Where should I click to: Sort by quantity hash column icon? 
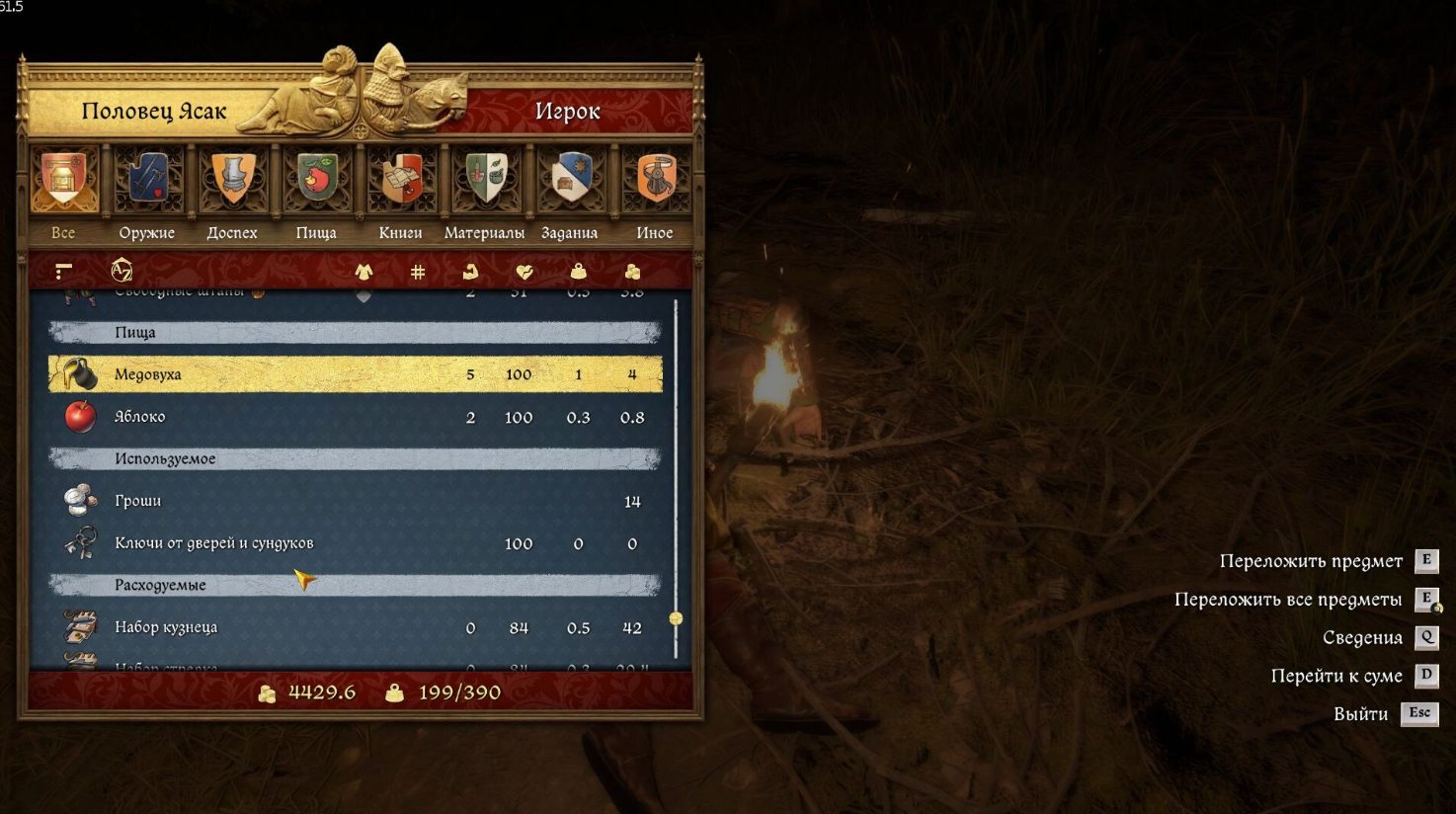pyautogui.click(x=418, y=271)
